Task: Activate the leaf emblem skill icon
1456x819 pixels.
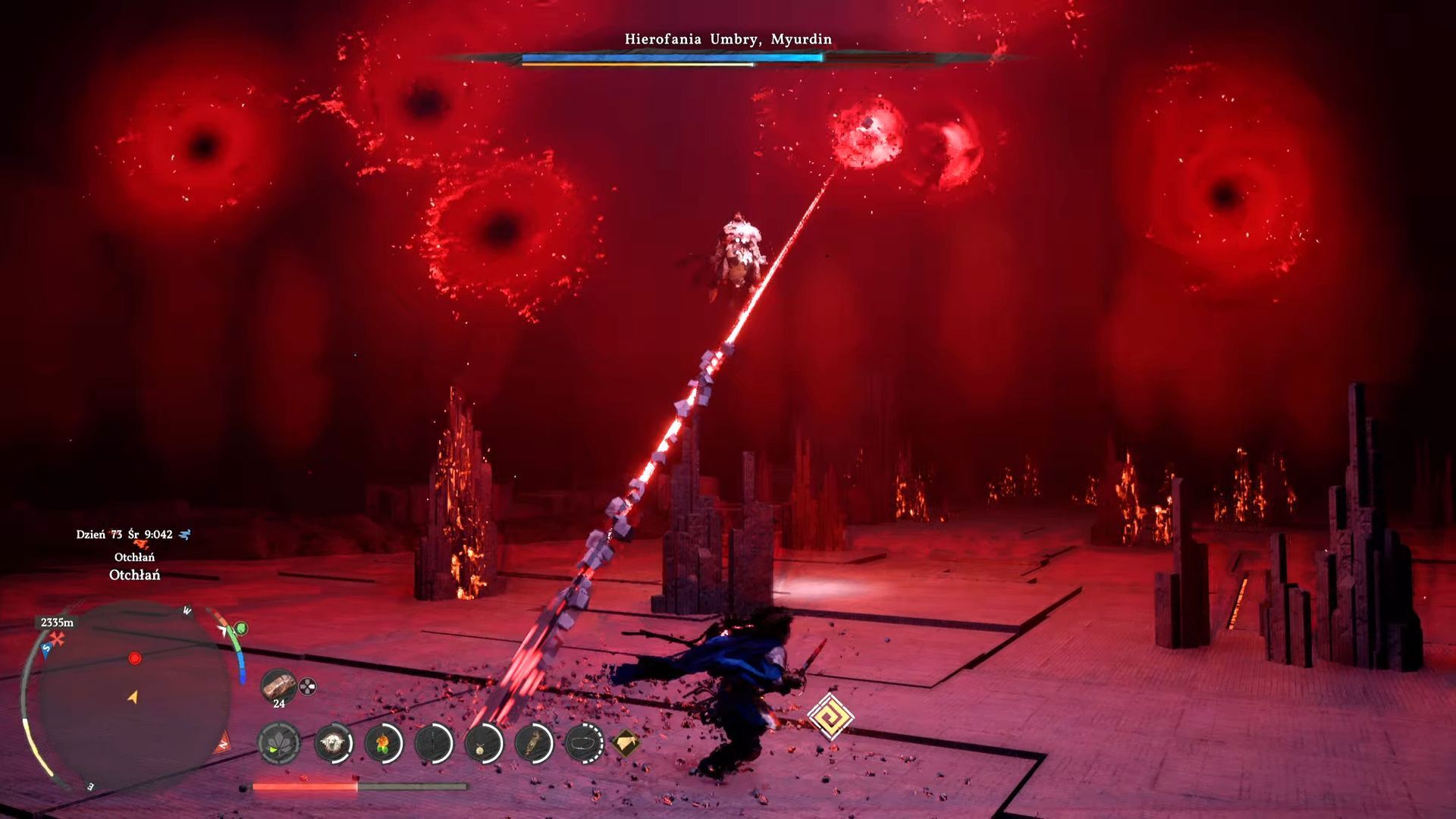Action: [278, 743]
